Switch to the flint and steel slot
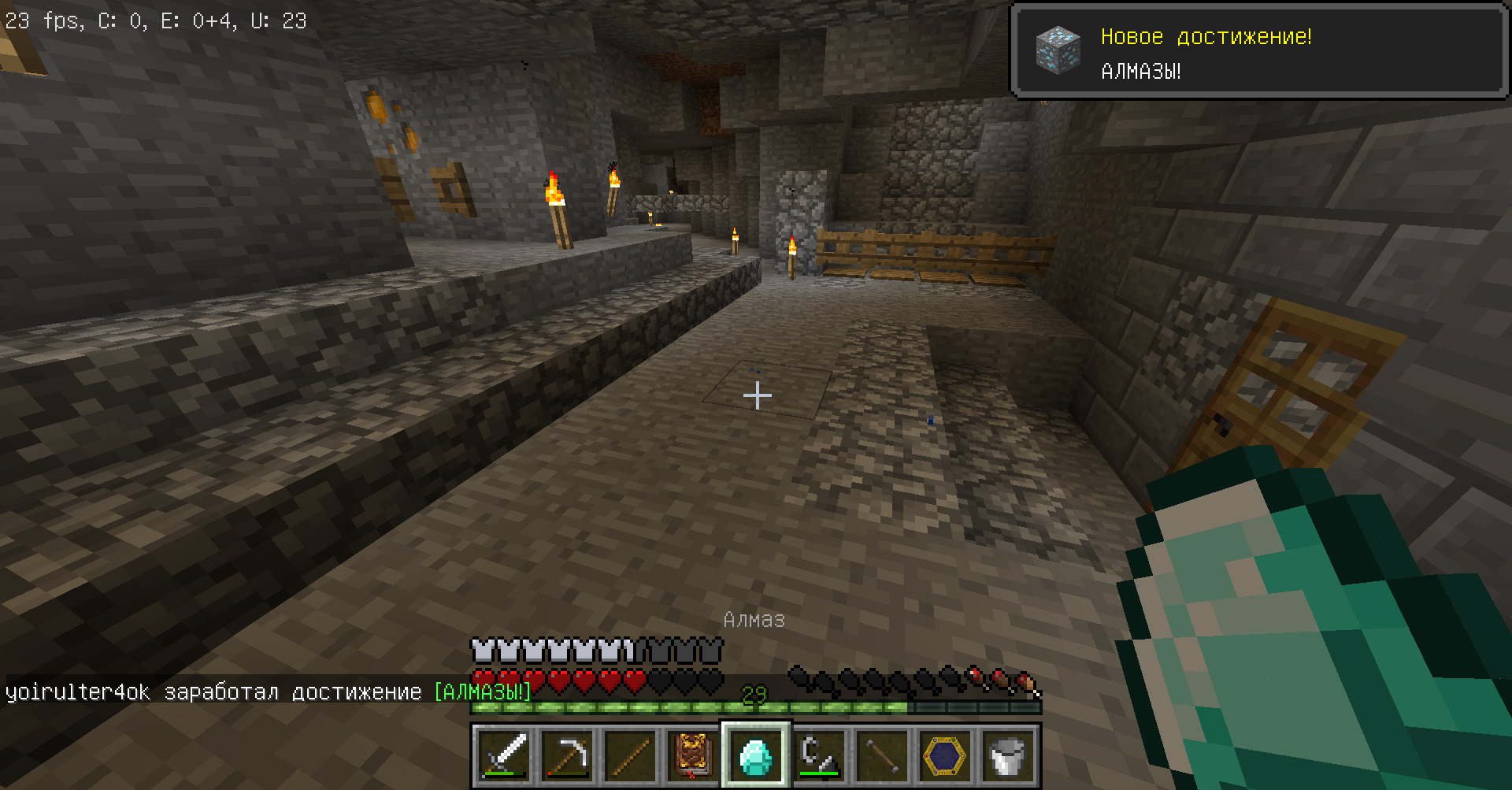Image resolution: width=1512 pixels, height=790 pixels. (x=819, y=756)
